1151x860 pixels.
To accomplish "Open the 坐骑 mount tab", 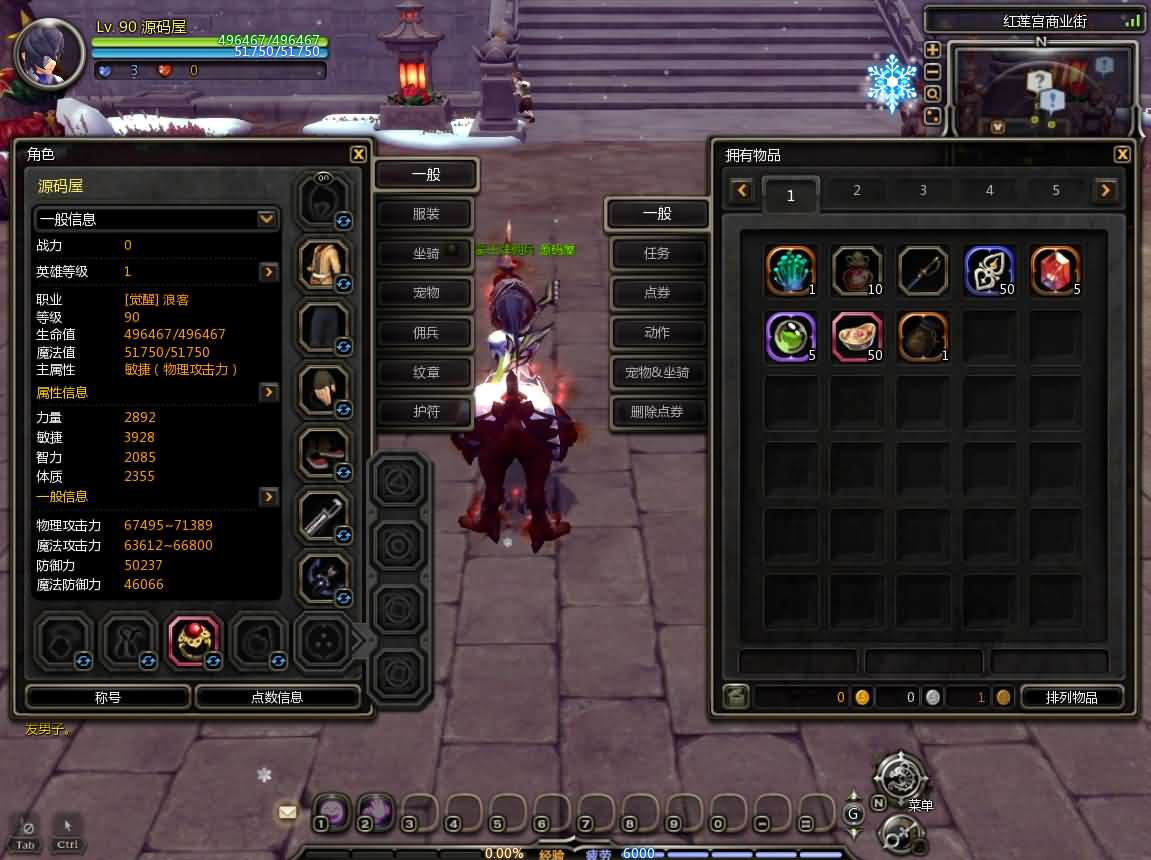I will coord(426,254).
